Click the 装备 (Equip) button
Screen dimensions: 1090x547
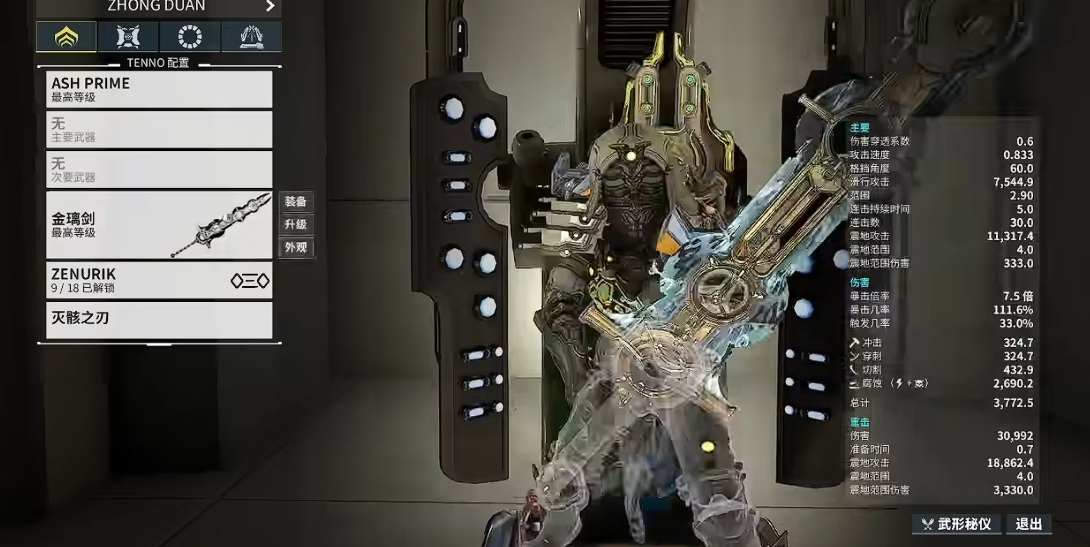[295, 201]
